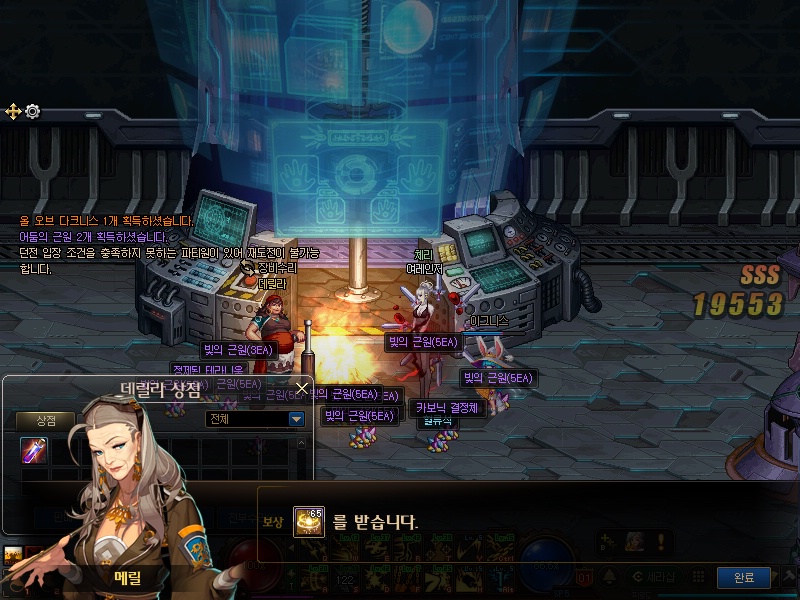The width and height of the screenshot is (800, 600).
Task: Open the 전체 category dropdown
Action: tap(296, 419)
